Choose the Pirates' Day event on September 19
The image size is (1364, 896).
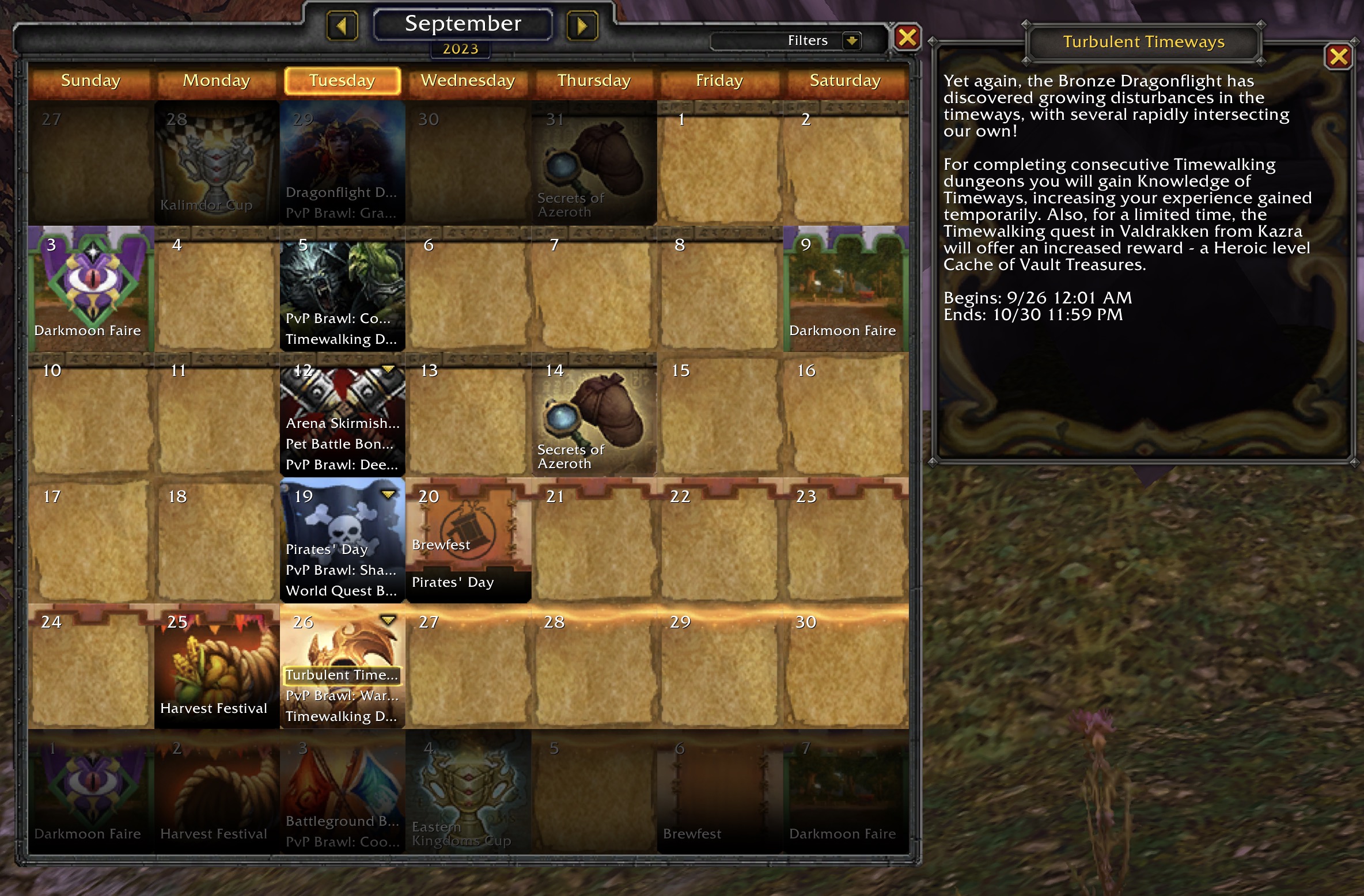point(327,549)
